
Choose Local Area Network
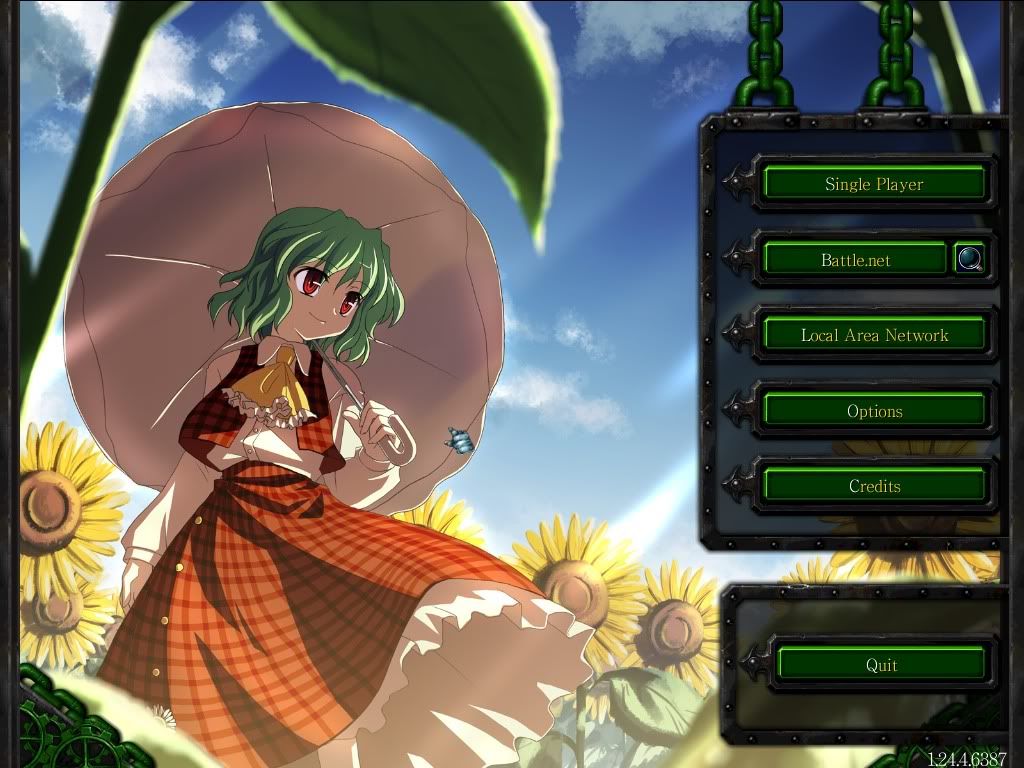[874, 335]
